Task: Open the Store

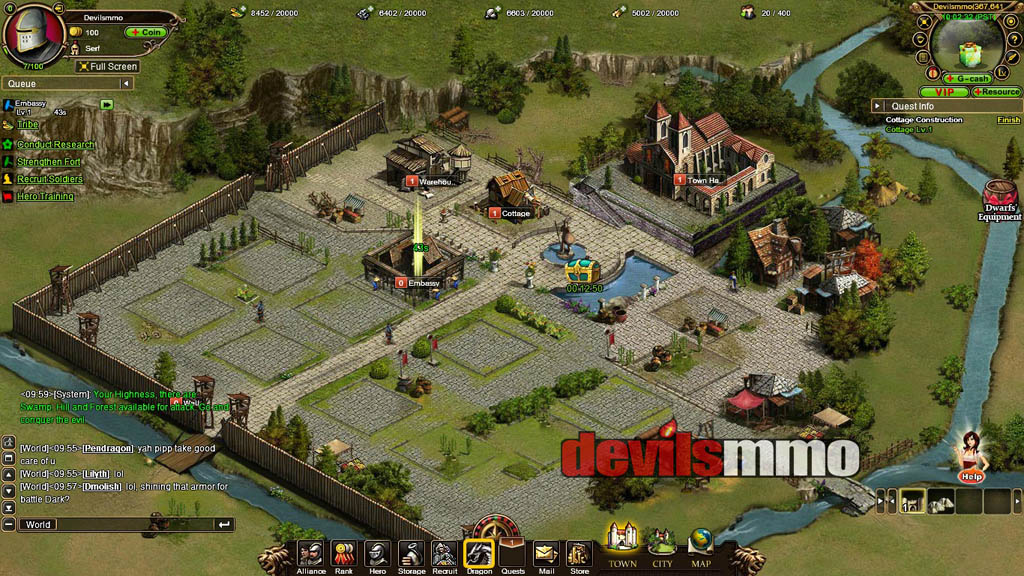Action: pyautogui.click(x=579, y=555)
